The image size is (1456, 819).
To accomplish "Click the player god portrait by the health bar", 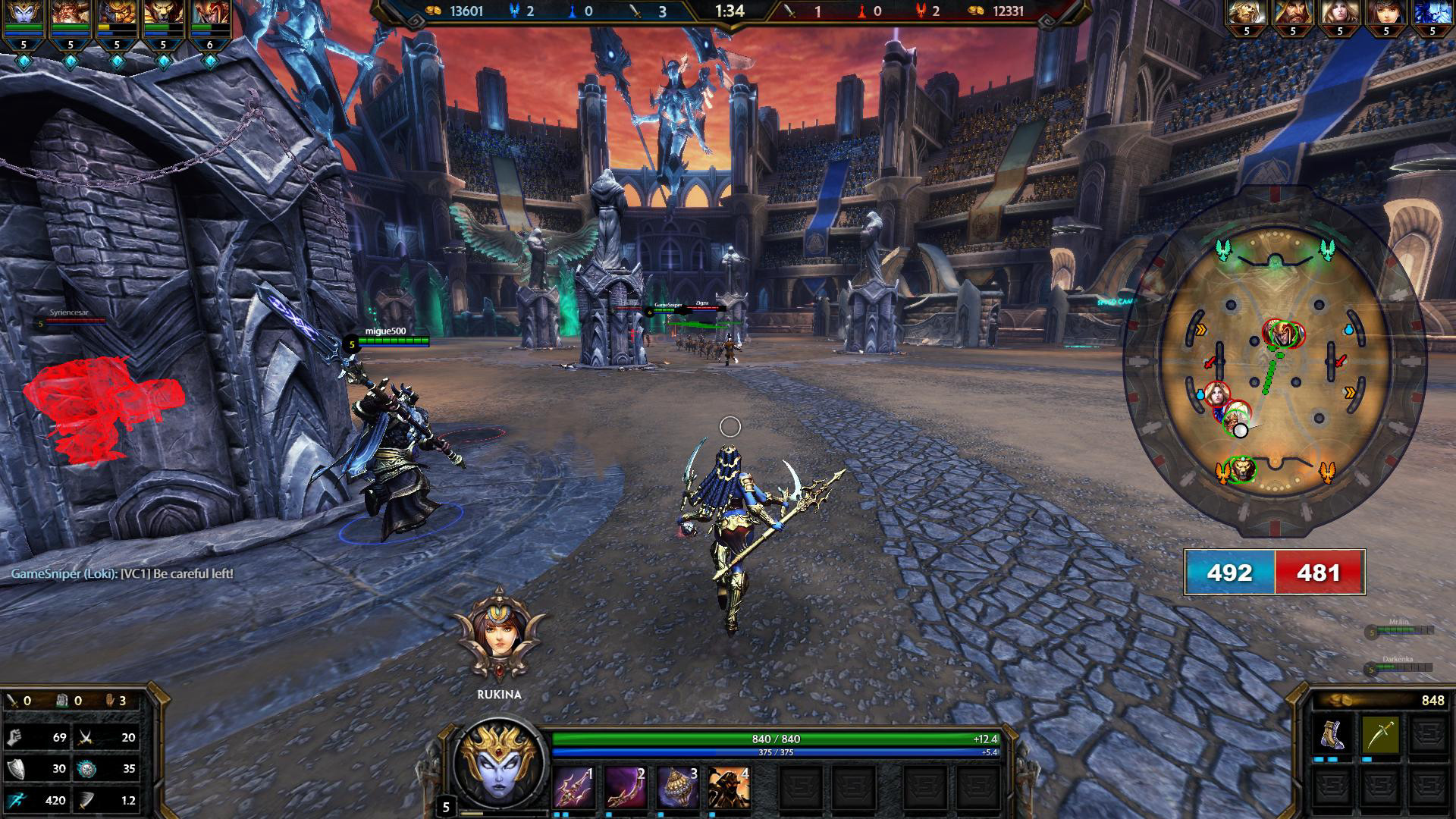I will coord(500,767).
